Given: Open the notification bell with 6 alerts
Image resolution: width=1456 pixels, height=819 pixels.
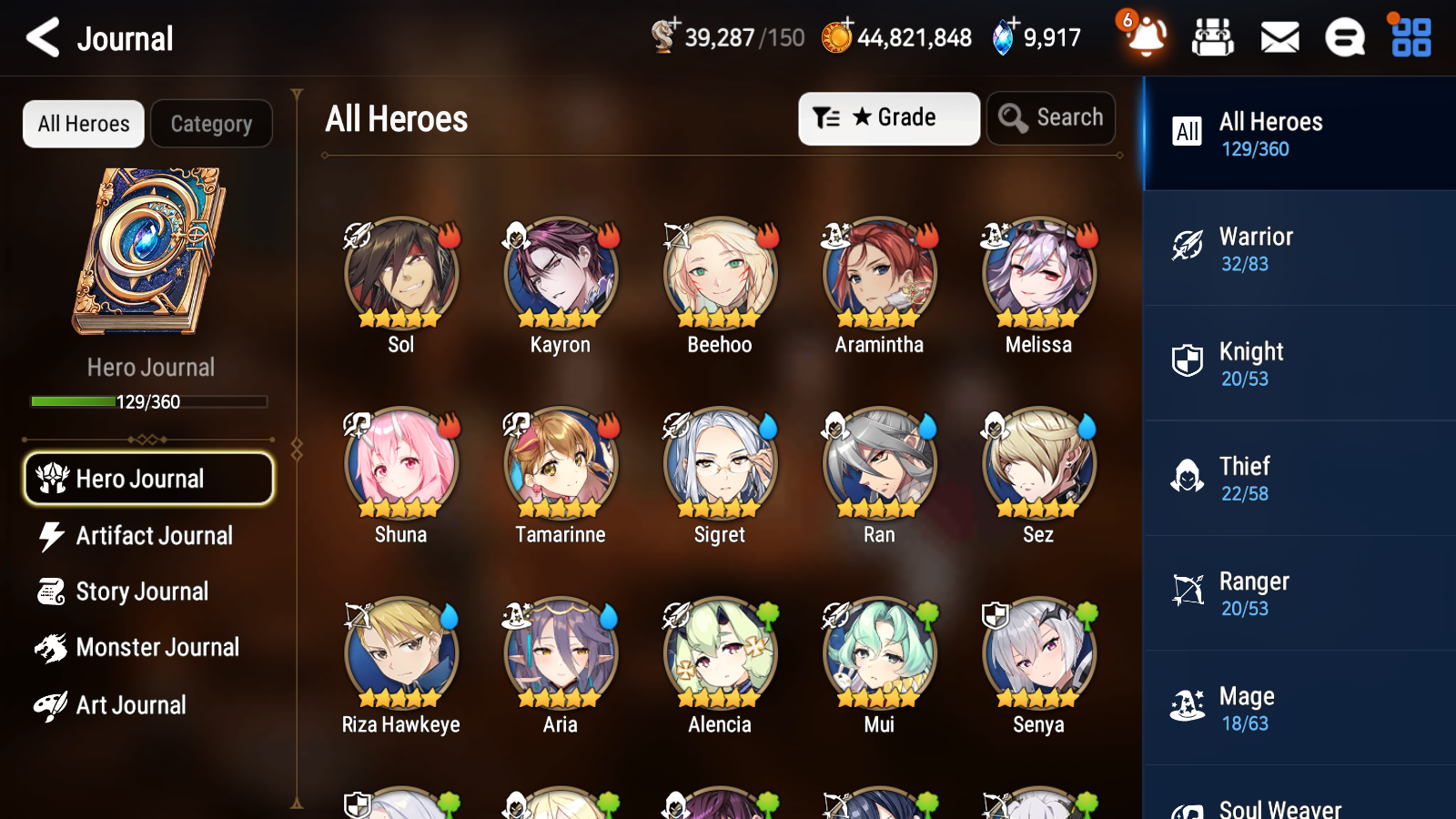Looking at the screenshot, I should (1146, 38).
